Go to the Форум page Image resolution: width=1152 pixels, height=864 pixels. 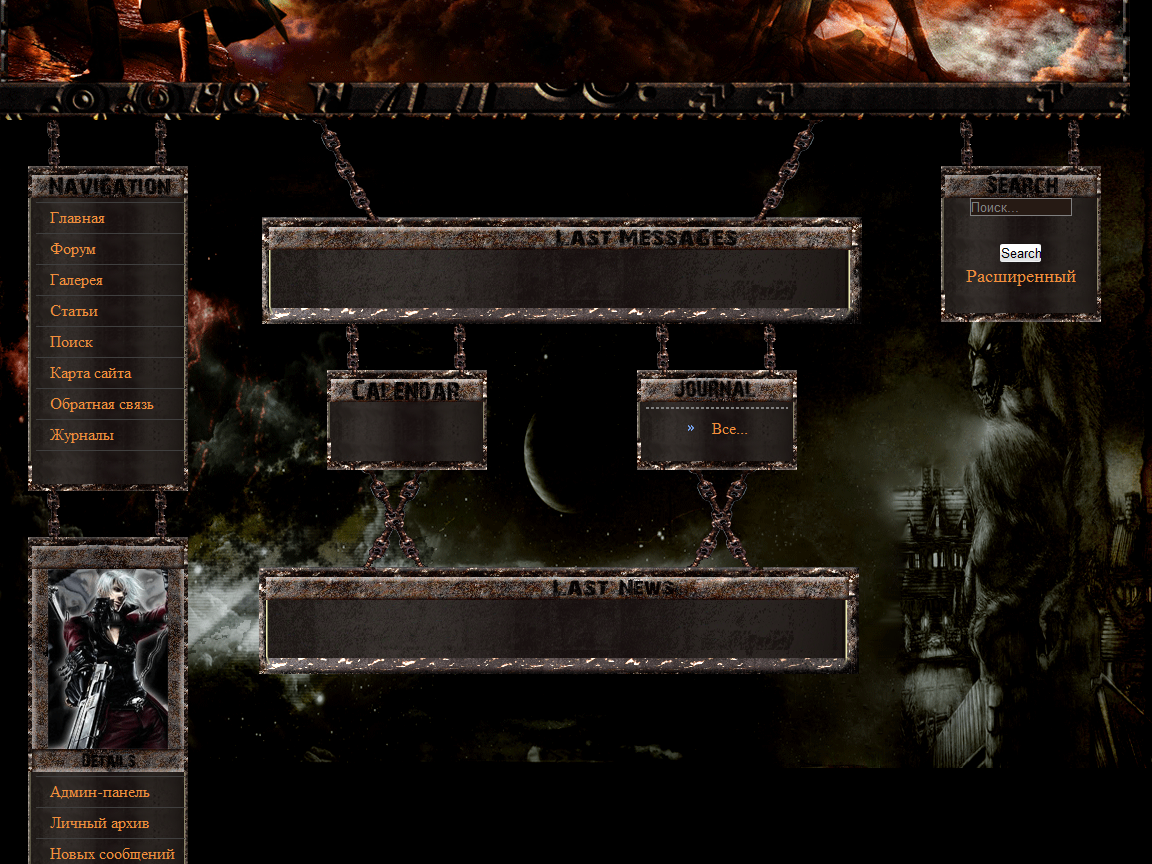[x=73, y=249]
